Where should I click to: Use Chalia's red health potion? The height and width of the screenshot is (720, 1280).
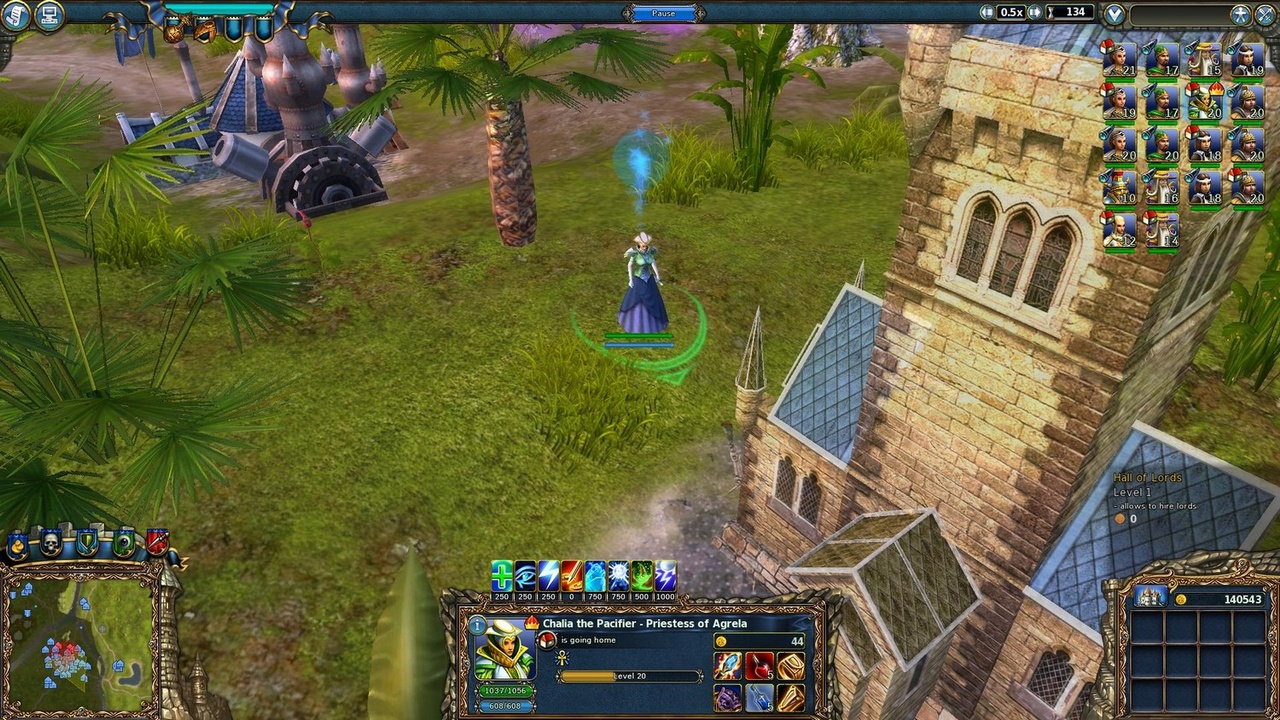759,665
